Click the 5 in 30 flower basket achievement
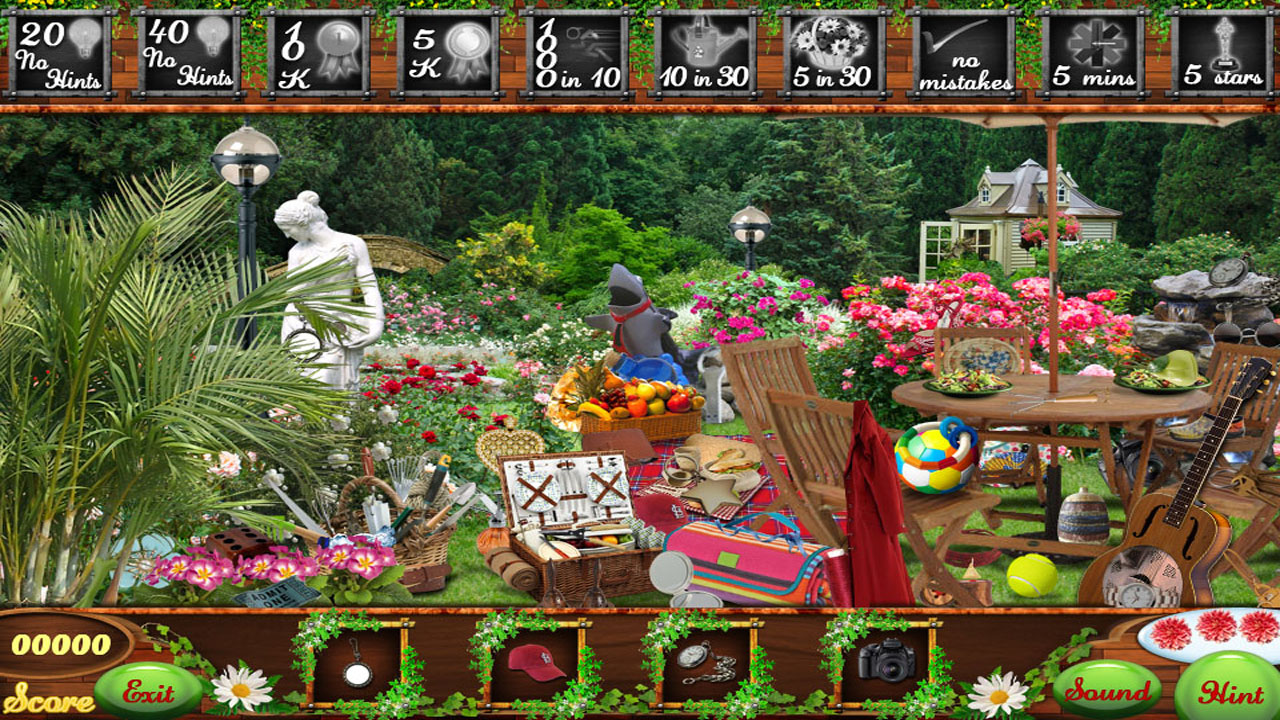Image resolution: width=1280 pixels, height=720 pixels. pos(836,50)
